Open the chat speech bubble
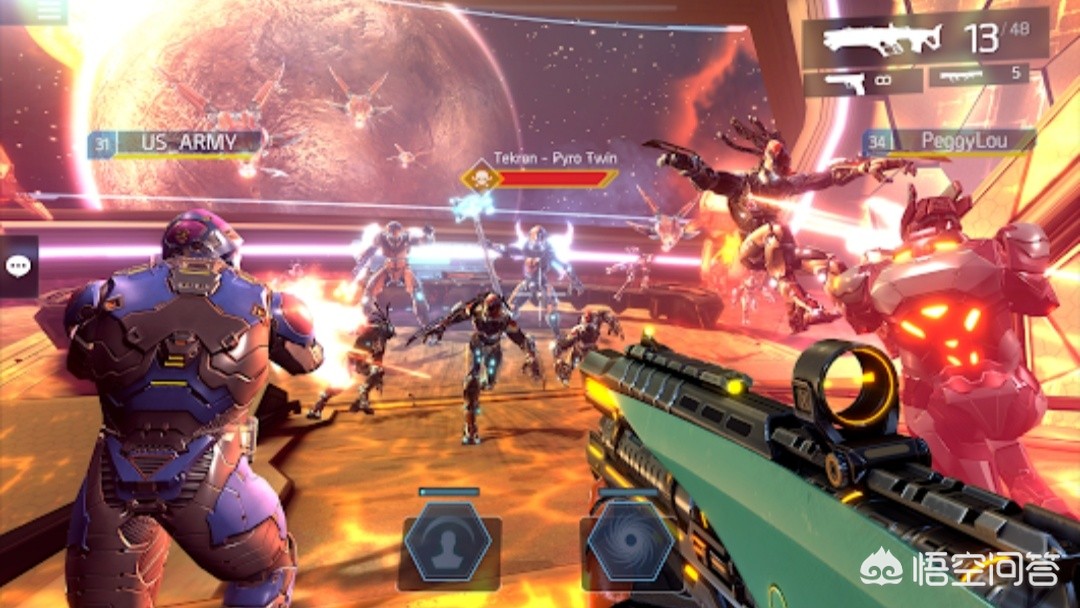The image size is (1080, 608). [x=19, y=266]
